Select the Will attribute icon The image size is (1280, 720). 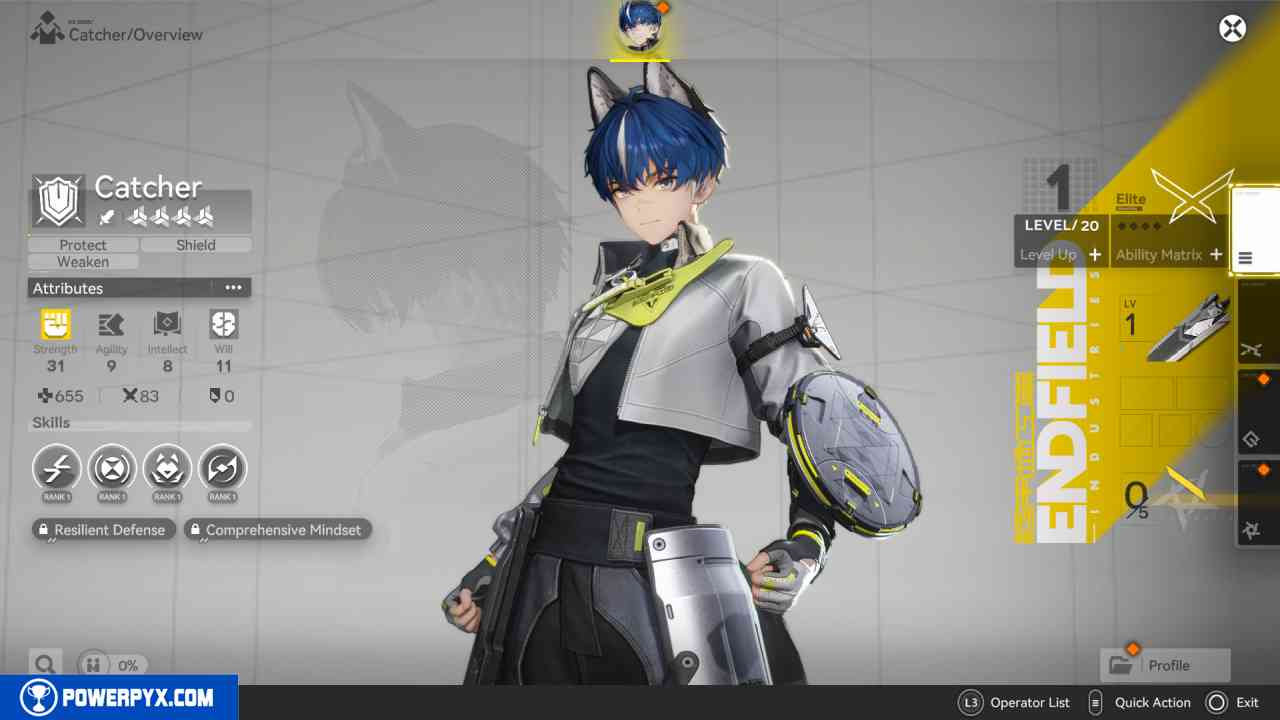(223, 325)
